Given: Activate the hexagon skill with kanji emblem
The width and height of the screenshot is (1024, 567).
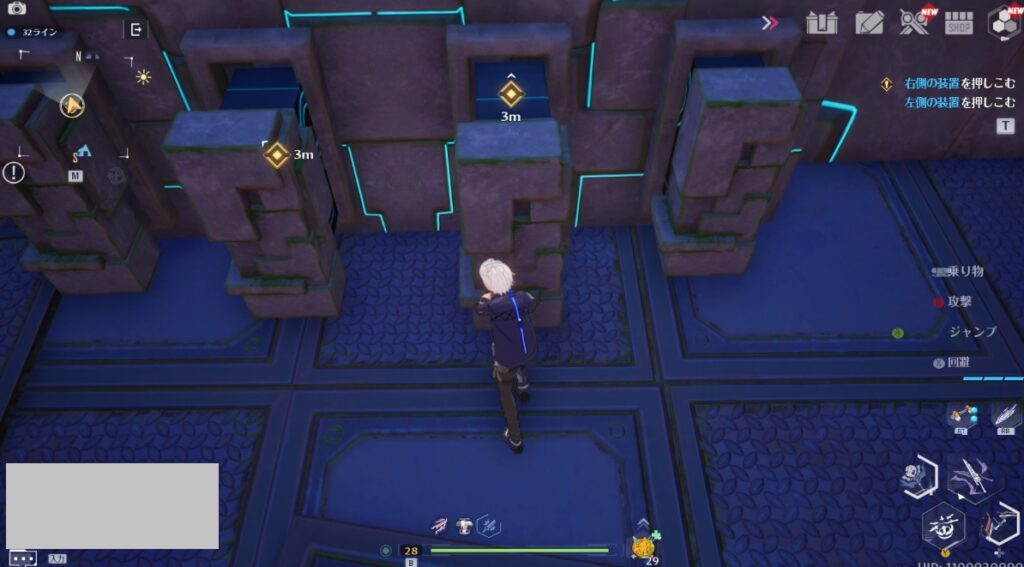Looking at the screenshot, I should (x=943, y=525).
